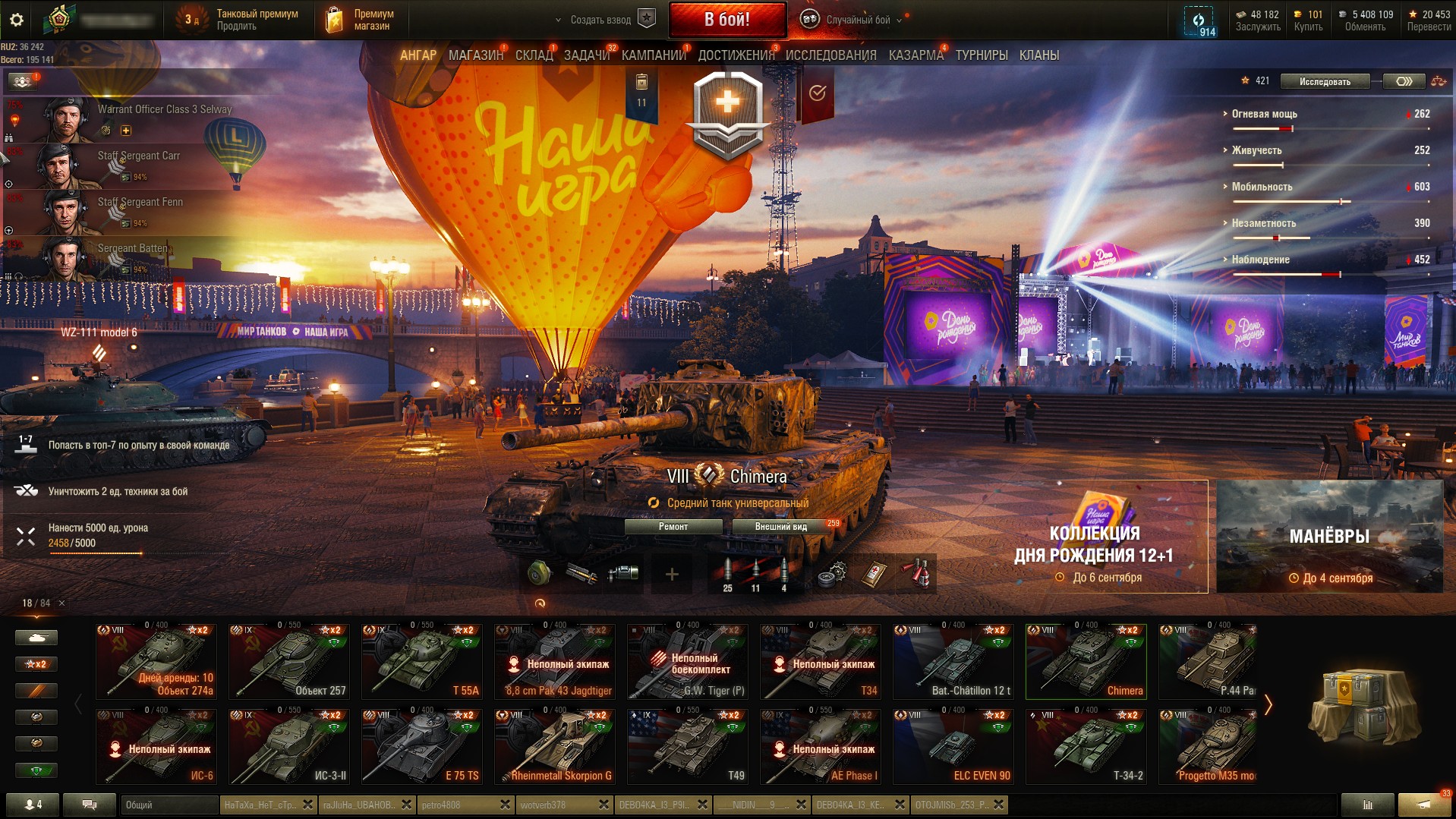
Task: Select the ELC EVEN 90 tank
Action: pos(953,746)
